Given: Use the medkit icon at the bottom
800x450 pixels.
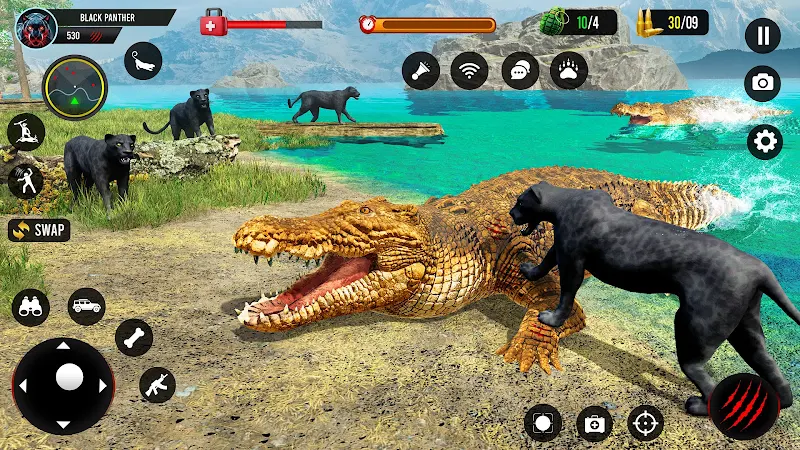Looking at the screenshot, I should [x=594, y=423].
